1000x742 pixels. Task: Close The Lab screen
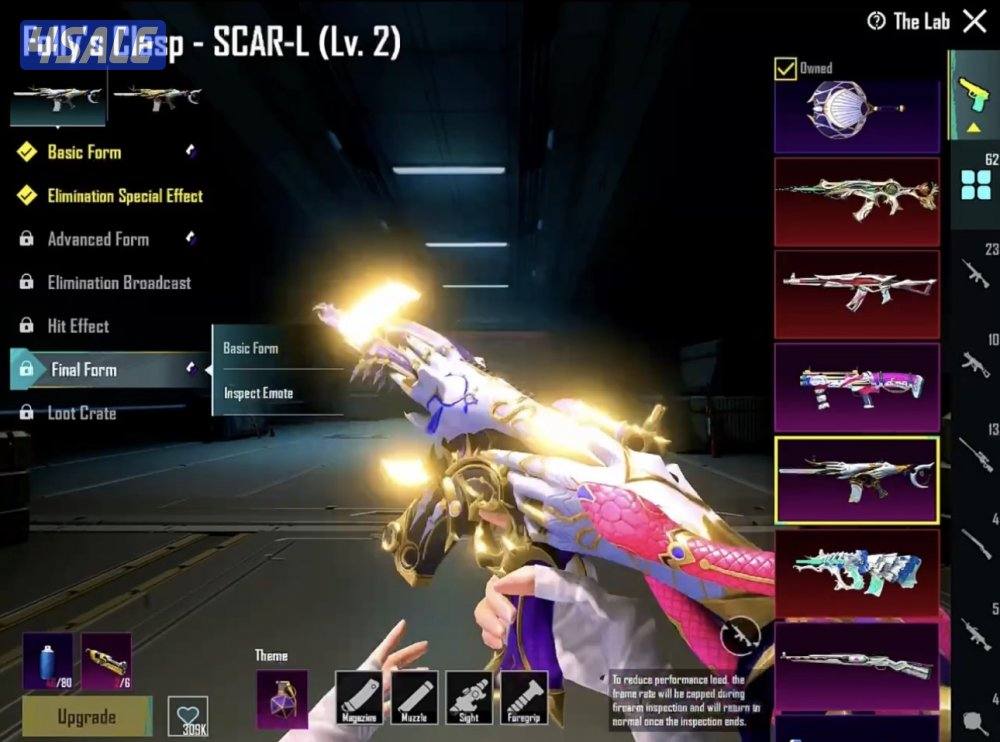pos(974,21)
